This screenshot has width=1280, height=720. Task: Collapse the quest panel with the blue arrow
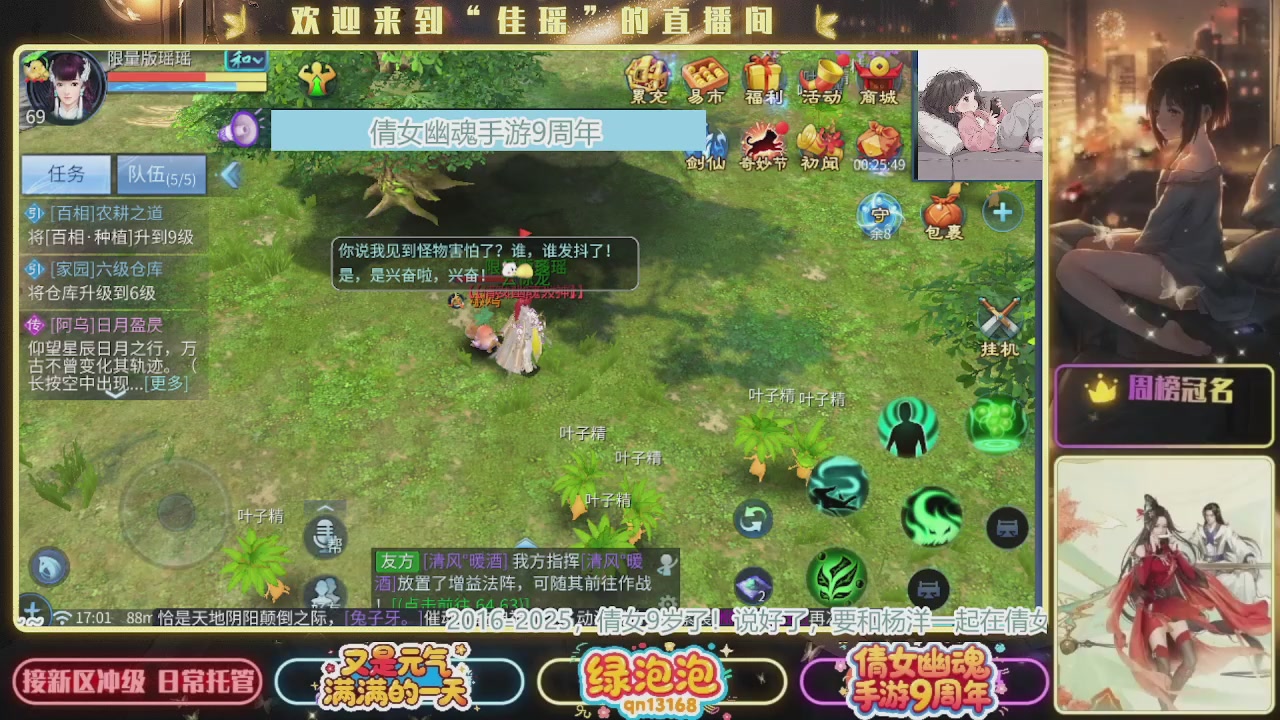pos(230,172)
